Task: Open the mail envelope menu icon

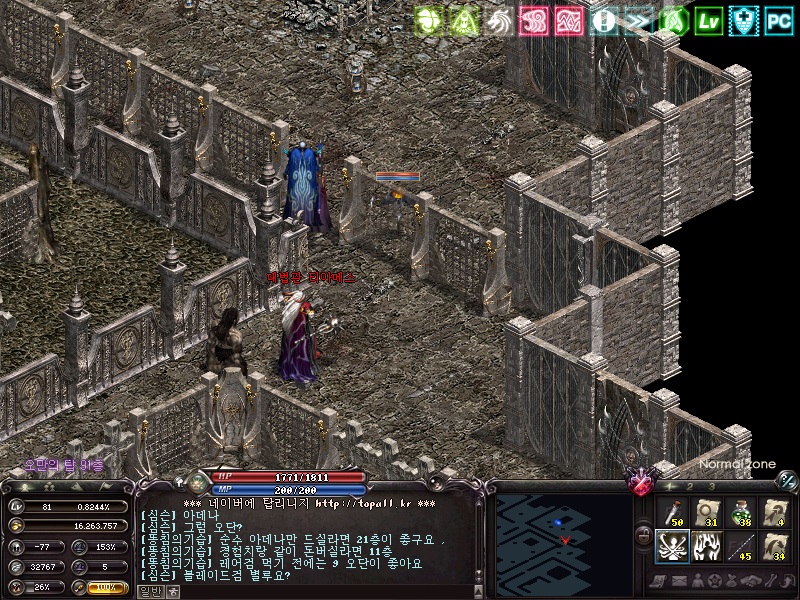Action: (677, 582)
